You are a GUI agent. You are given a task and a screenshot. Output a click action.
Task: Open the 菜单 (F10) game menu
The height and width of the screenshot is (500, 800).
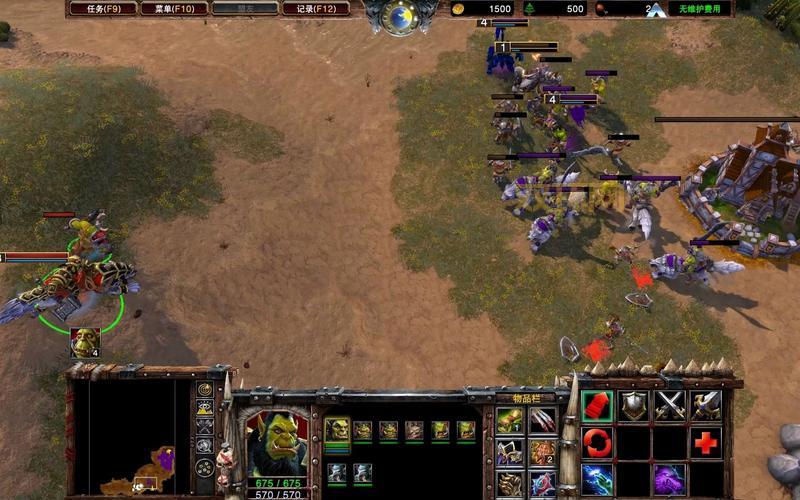coord(174,9)
